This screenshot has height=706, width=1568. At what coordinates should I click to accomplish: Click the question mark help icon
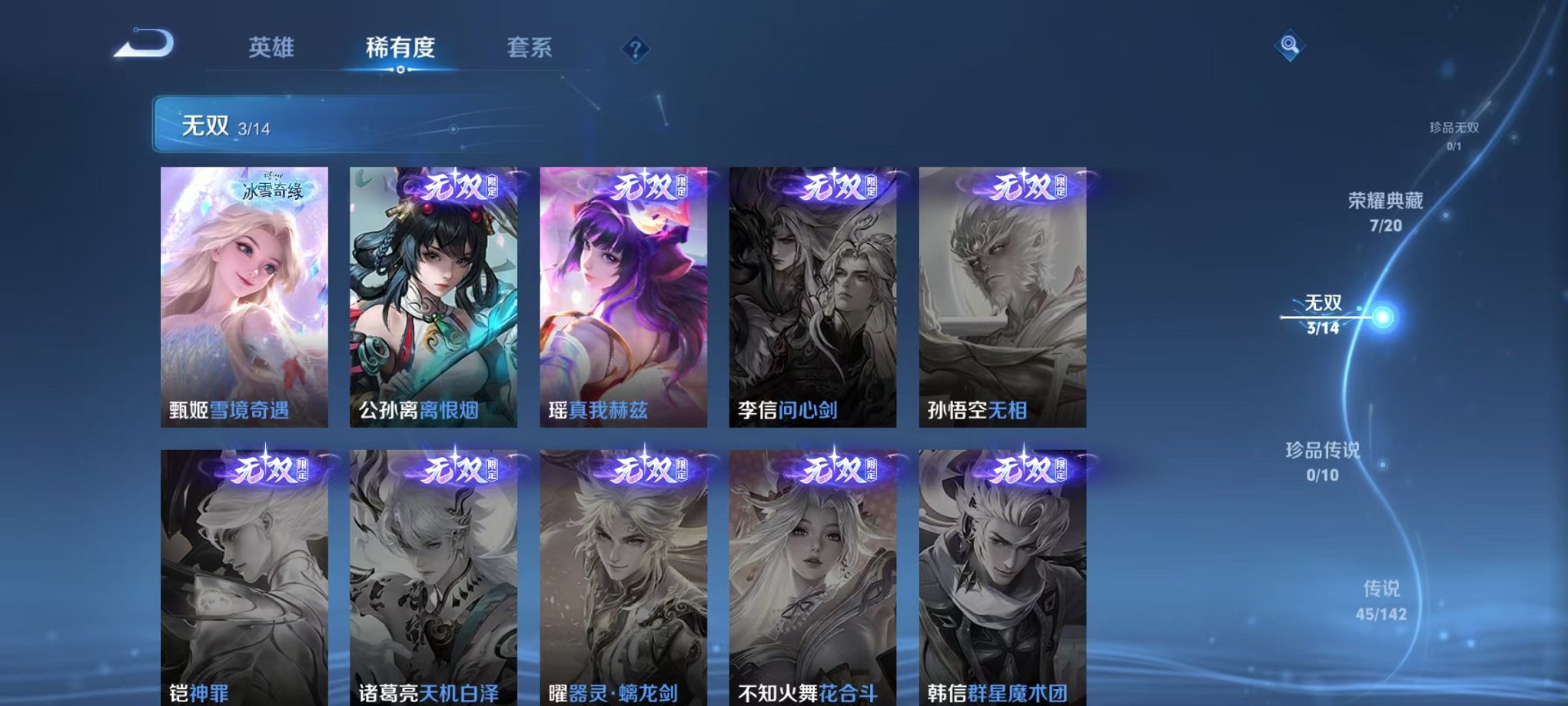635,51
